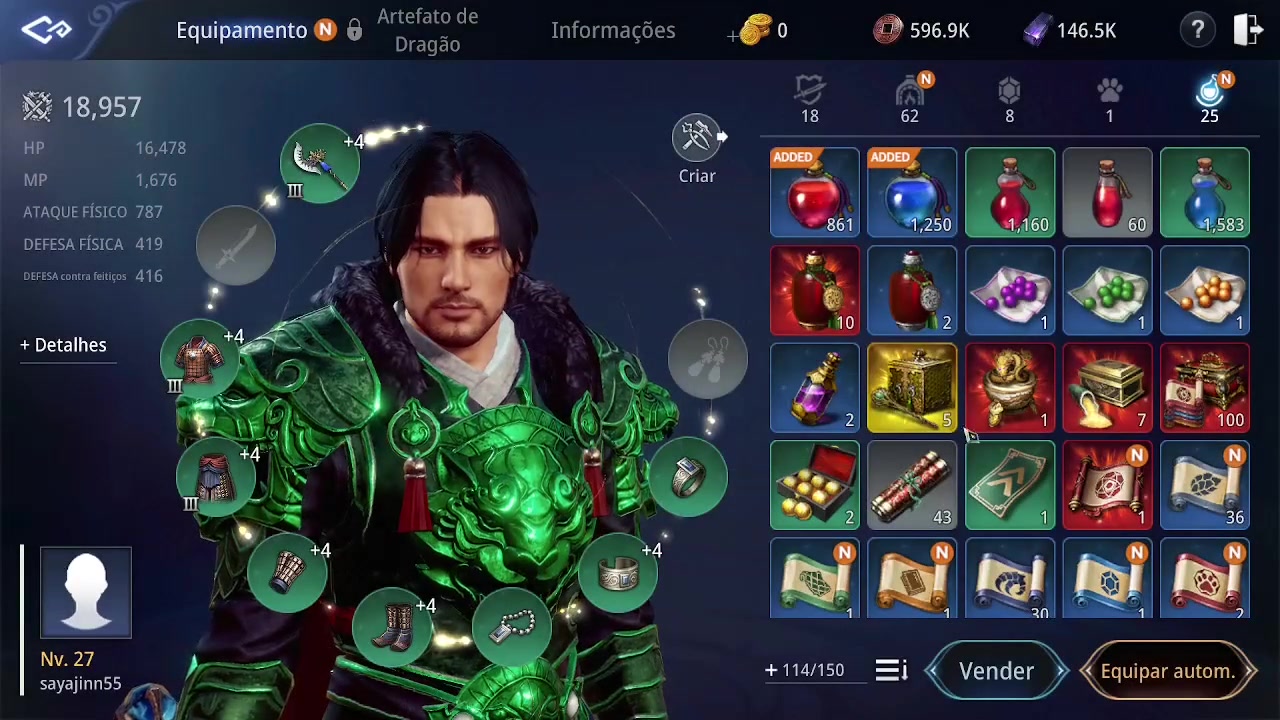1280x720 pixels.
Task: Open the inventory sort button
Action: [890, 670]
